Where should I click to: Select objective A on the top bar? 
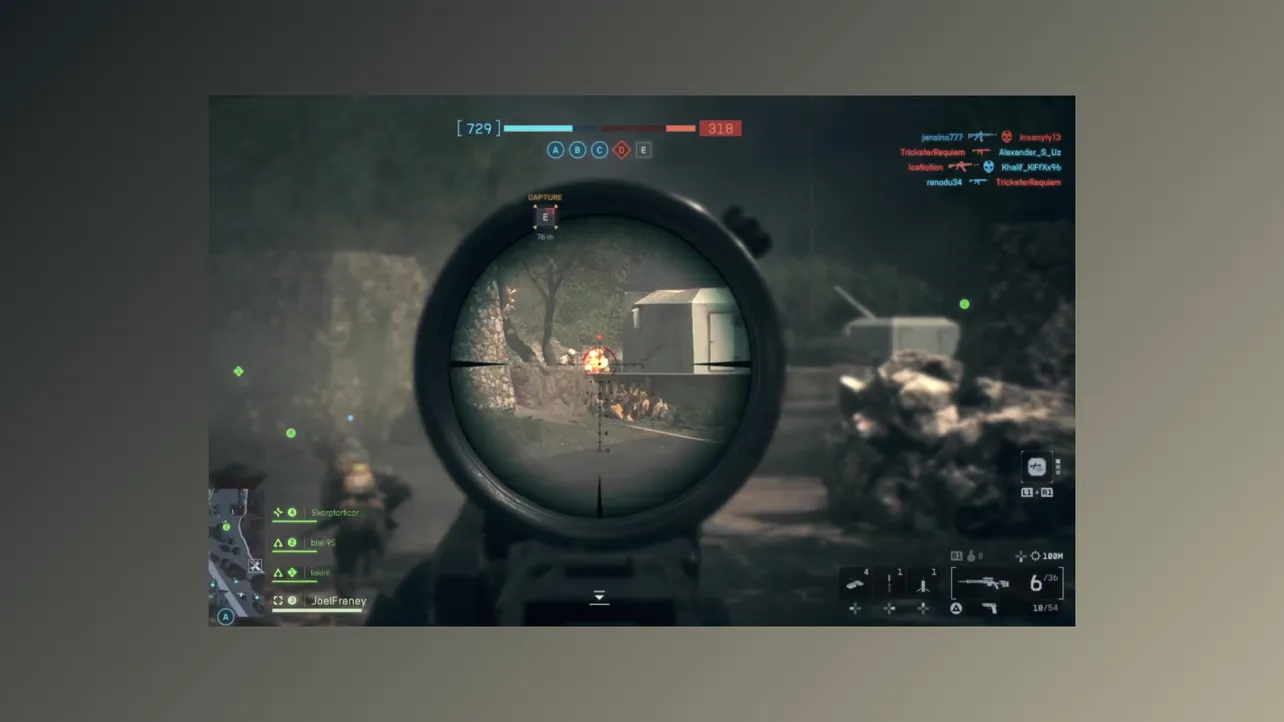(x=555, y=149)
